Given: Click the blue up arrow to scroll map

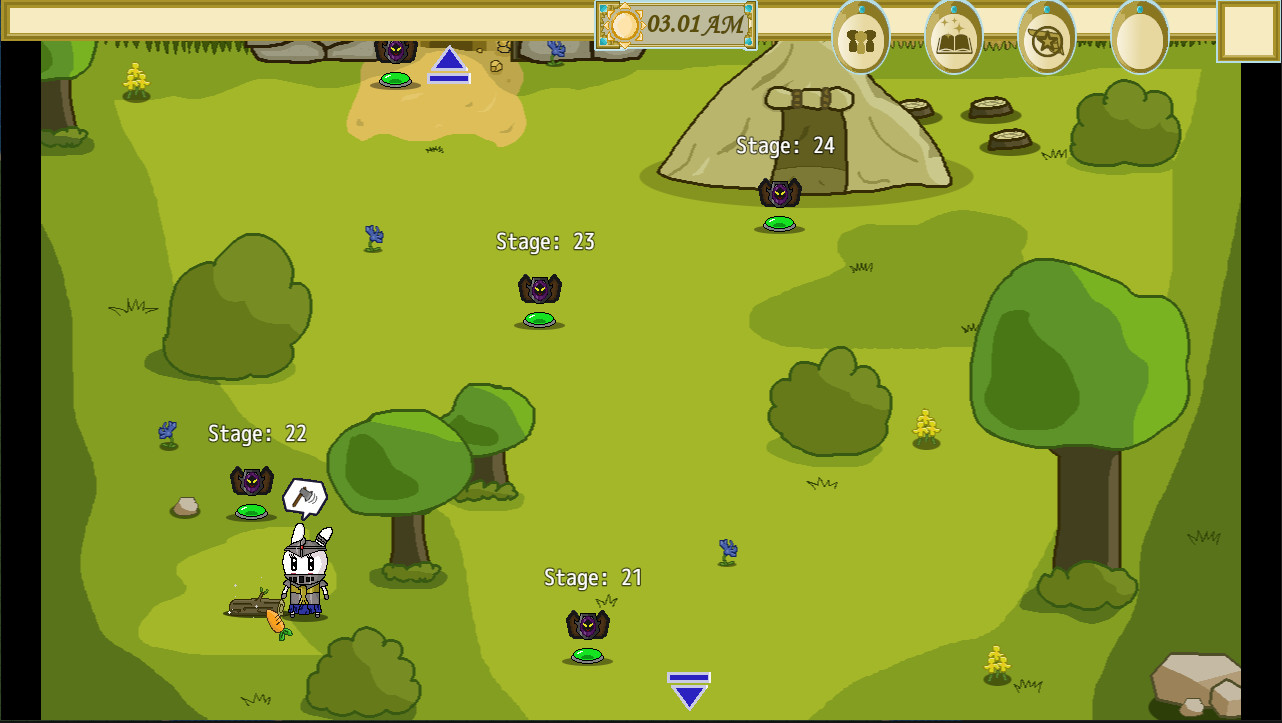Looking at the screenshot, I should (449, 64).
